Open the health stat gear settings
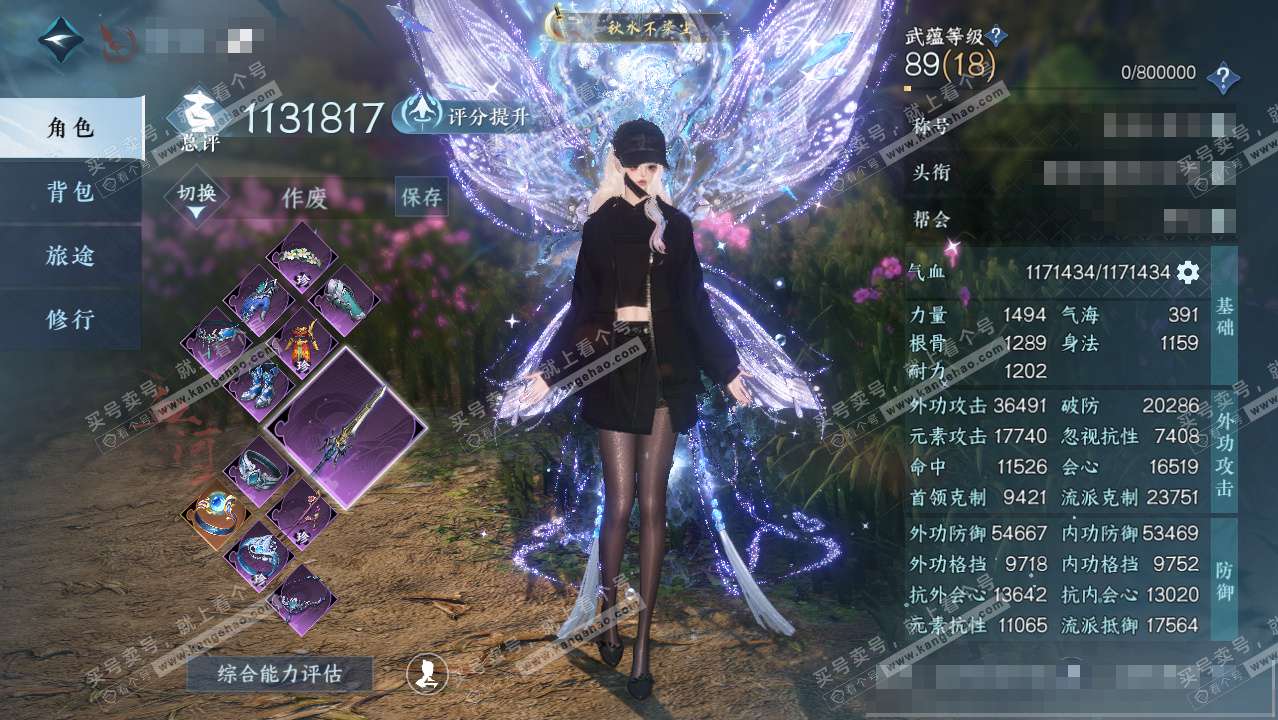Image resolution: width=1278 pixels, height=720 pixels. [x=1187, y=272]
